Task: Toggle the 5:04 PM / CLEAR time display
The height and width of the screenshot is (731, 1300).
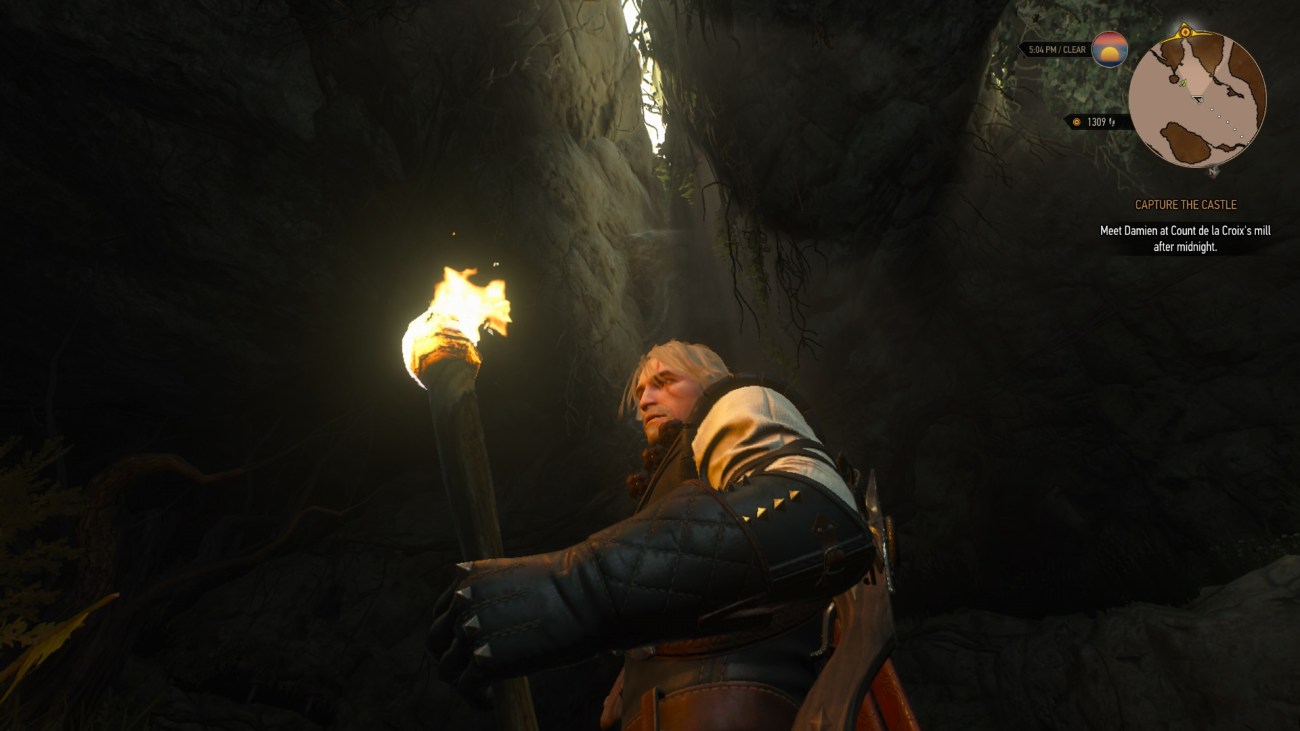Action: 1057,50
